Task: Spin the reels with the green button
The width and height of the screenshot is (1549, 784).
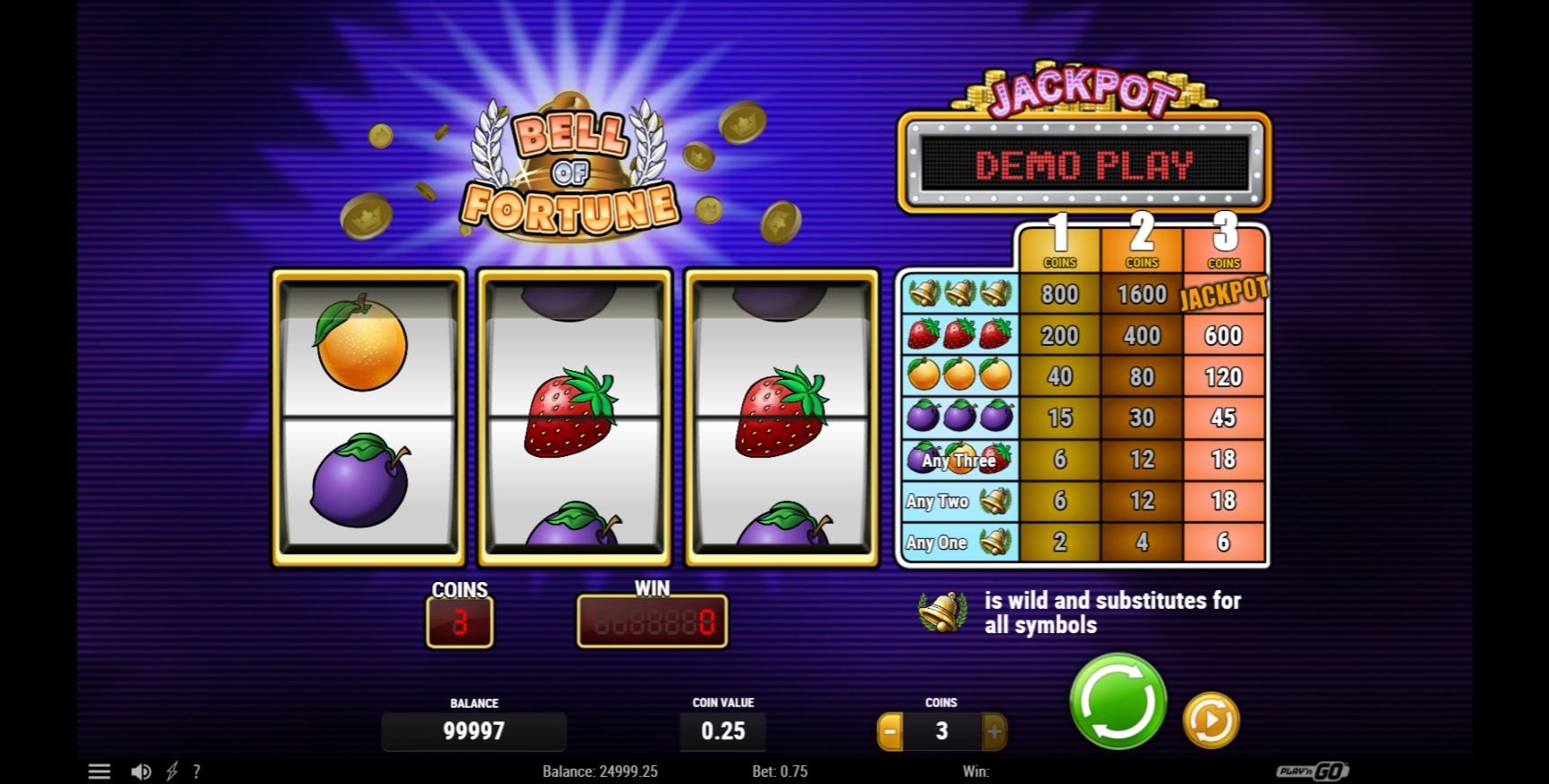Action: (x=1118, y=701)
